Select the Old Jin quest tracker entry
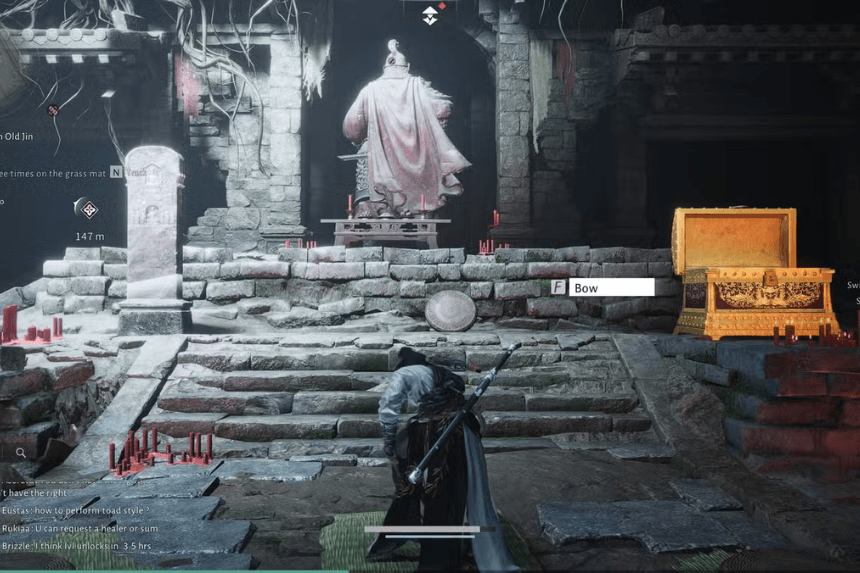 click(18, 136)
